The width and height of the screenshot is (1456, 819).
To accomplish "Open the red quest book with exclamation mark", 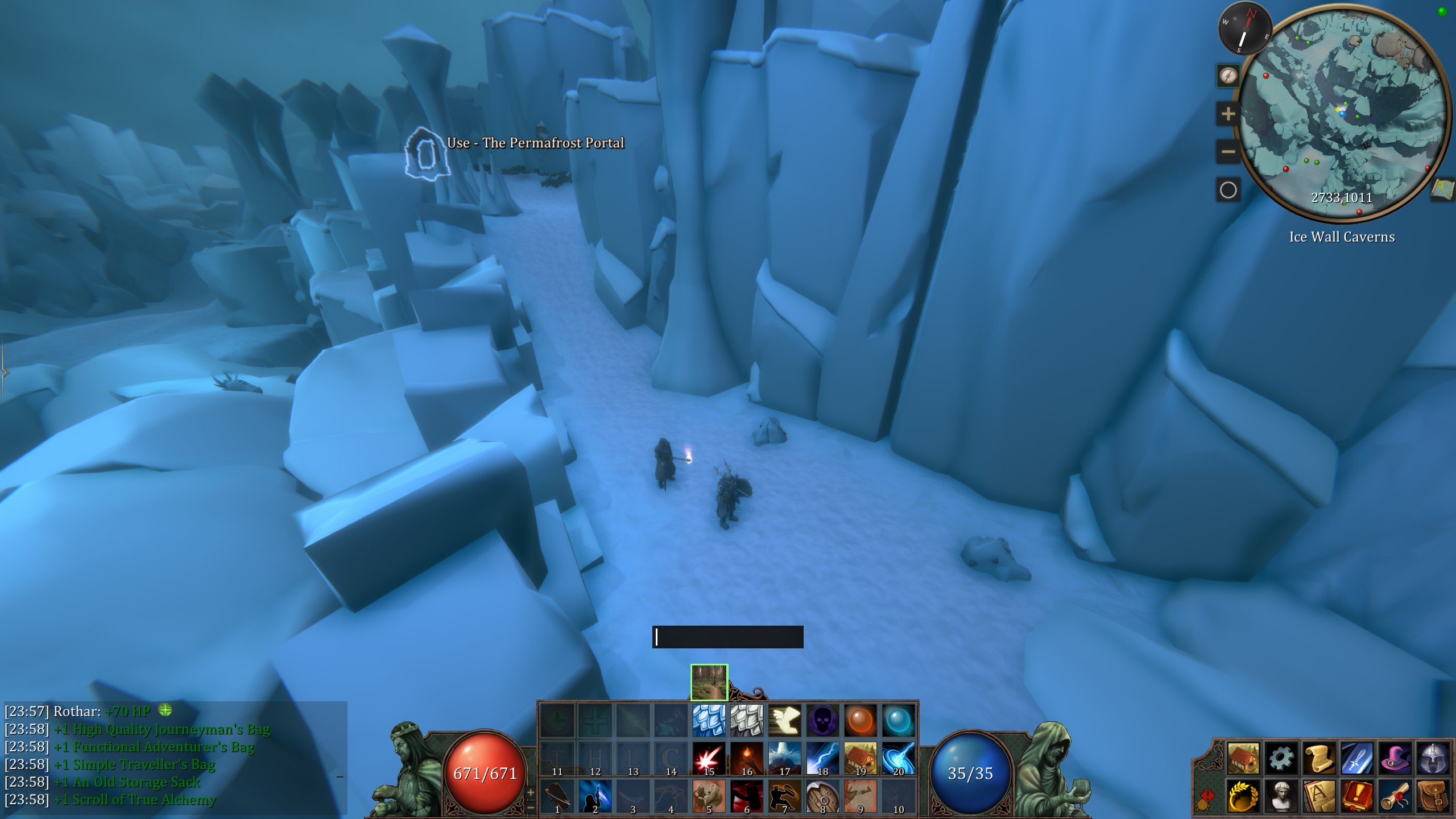I will coord(1358,796).
